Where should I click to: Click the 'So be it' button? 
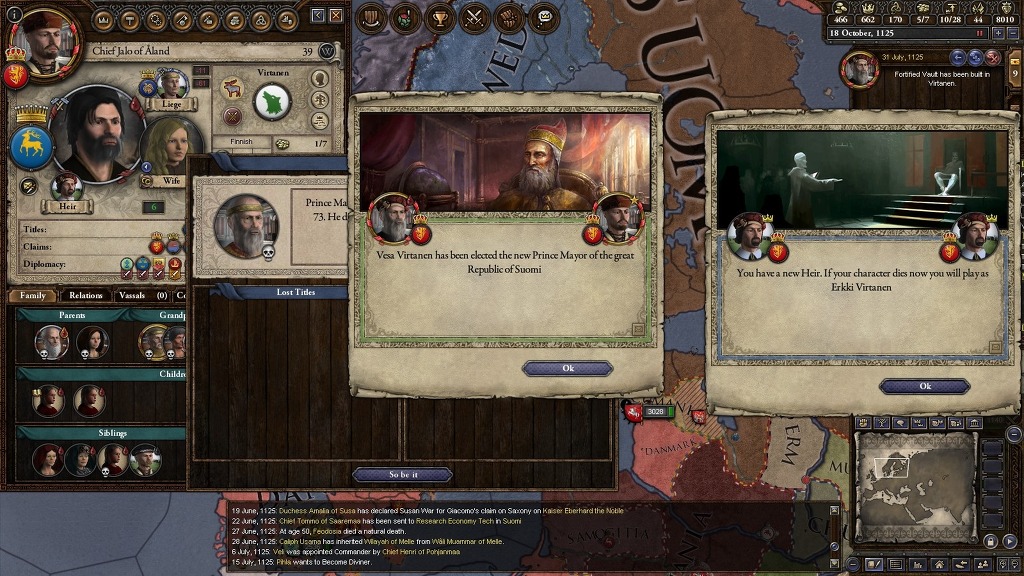pyautogui.click(x=402, y=474)
